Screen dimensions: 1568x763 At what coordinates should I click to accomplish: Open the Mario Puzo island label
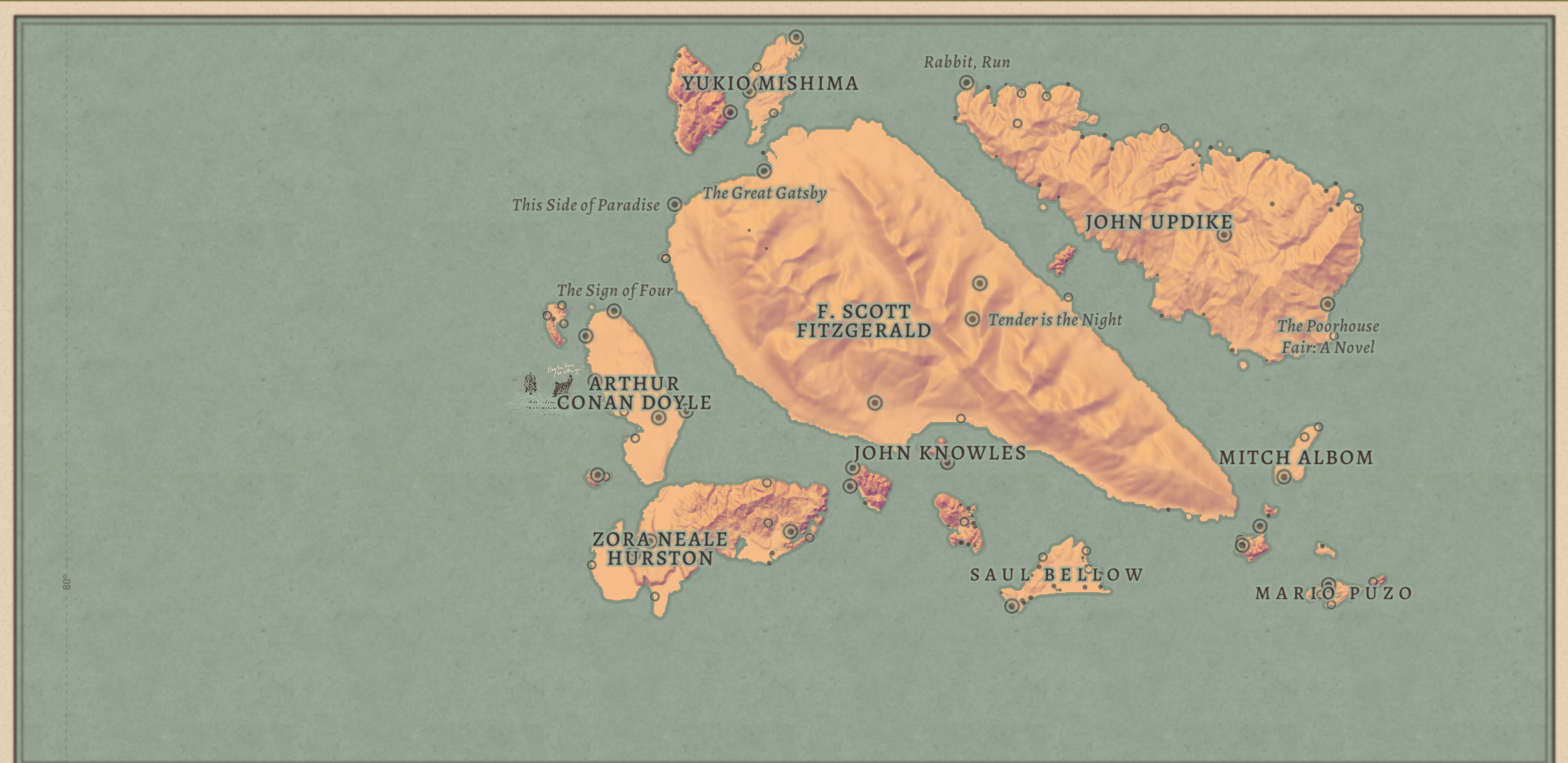click(x=1333, y=594)
